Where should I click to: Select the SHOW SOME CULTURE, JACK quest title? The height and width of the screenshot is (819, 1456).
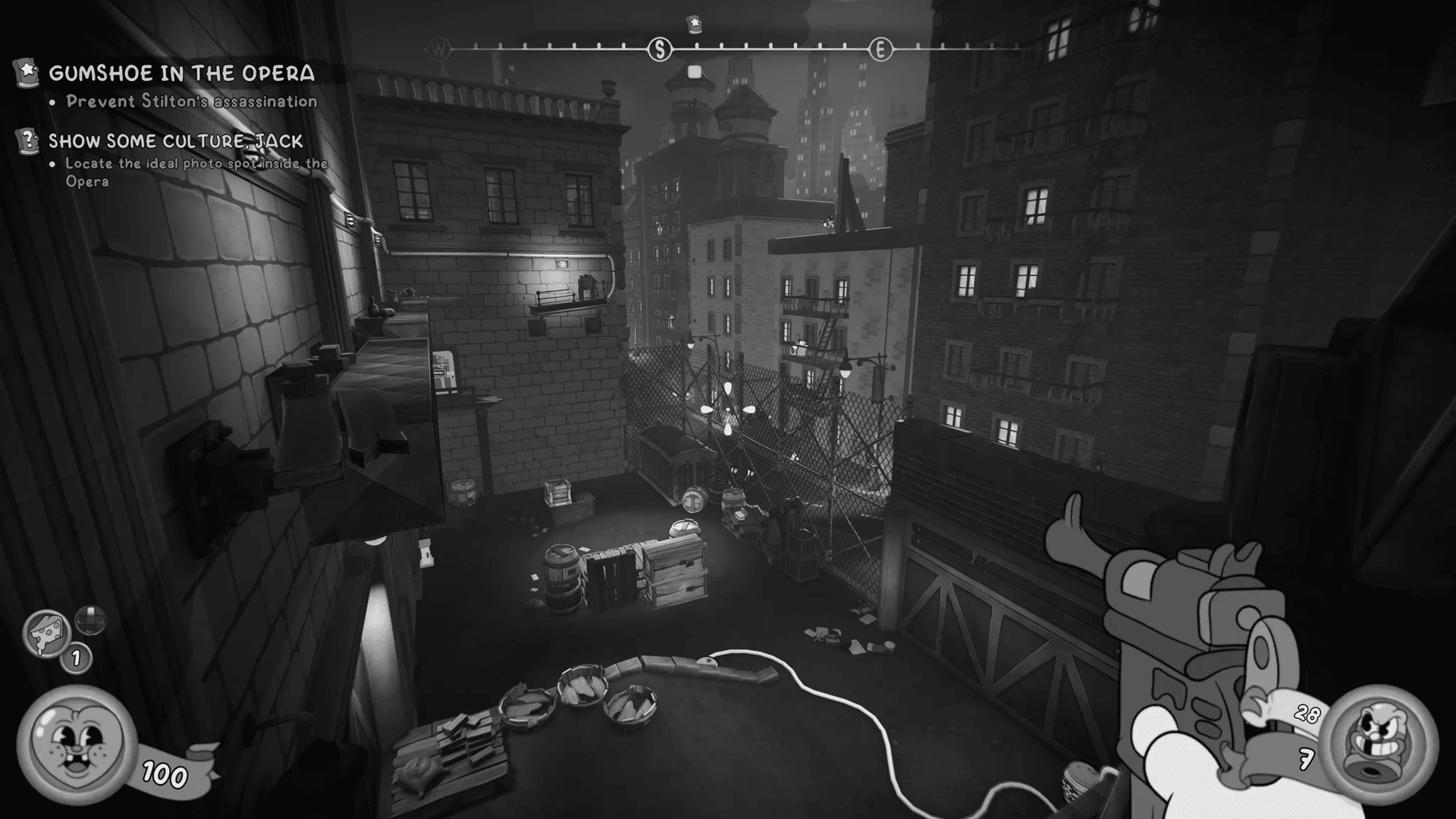(x=174, y=140)
